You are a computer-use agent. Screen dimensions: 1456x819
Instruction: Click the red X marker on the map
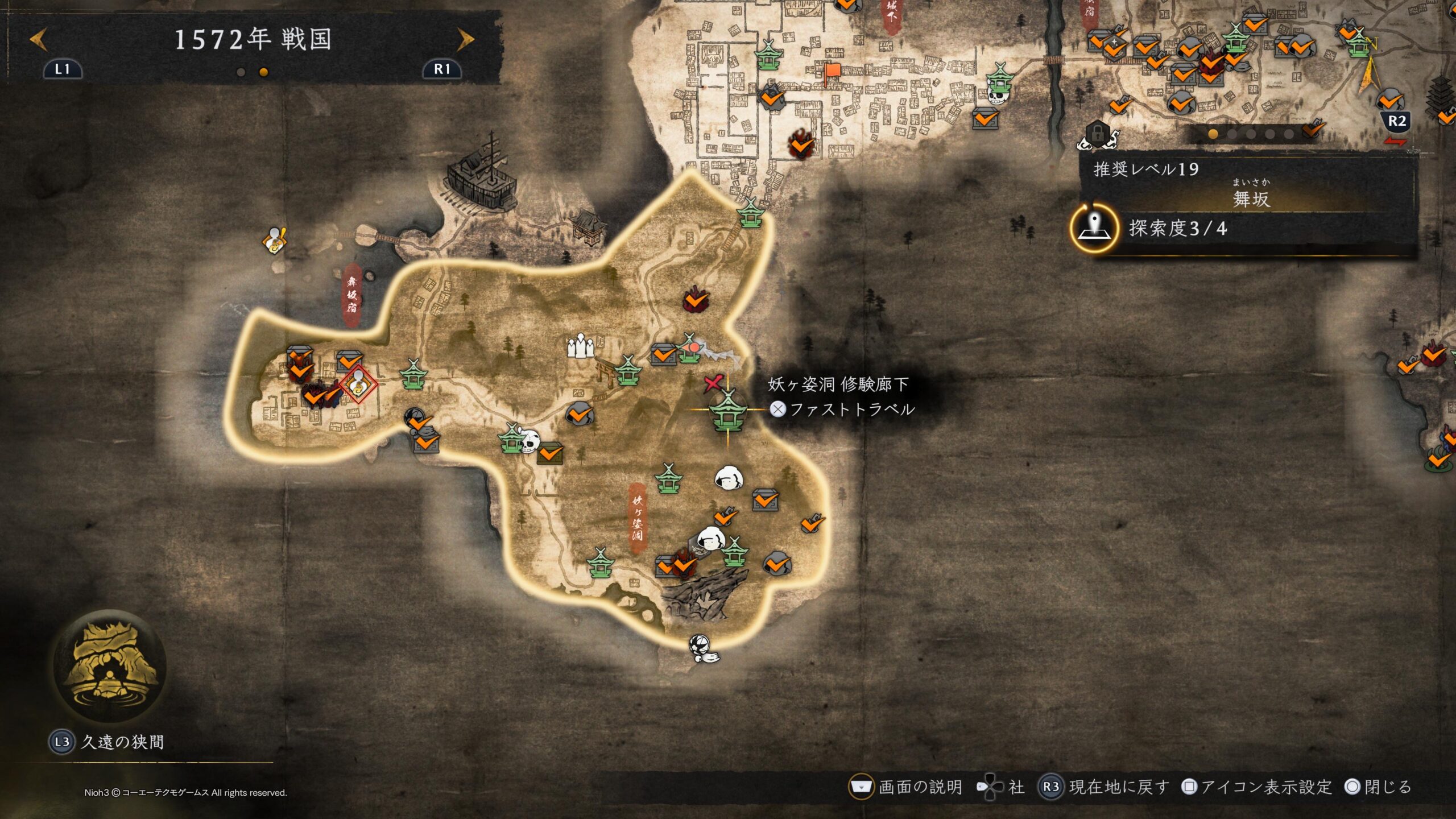[x=713, y=383]
